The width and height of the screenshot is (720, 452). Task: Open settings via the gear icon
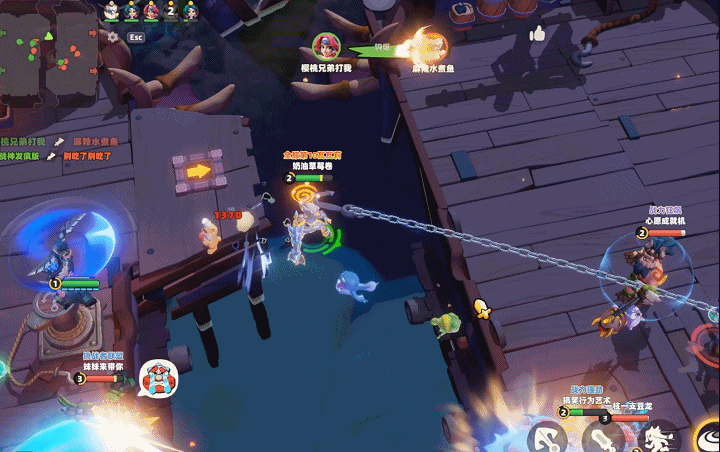112,37
